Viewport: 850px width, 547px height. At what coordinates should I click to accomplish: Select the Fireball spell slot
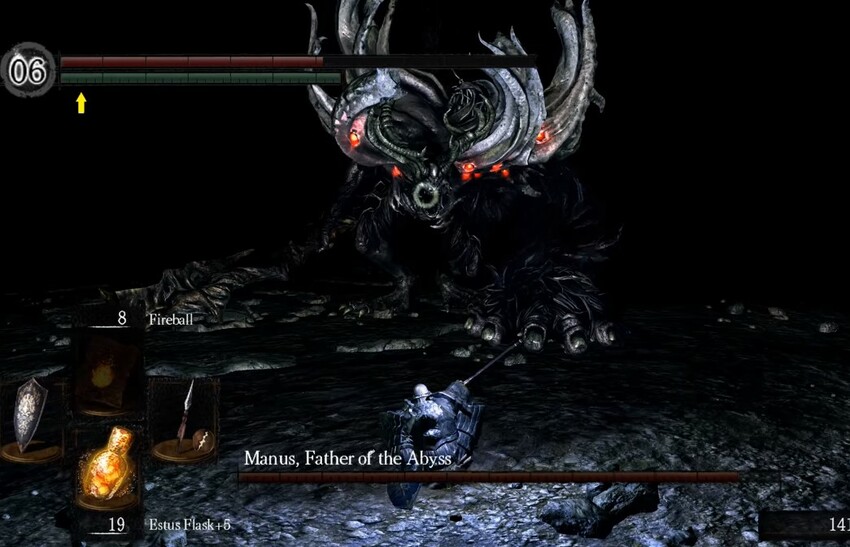click(108, 372)
